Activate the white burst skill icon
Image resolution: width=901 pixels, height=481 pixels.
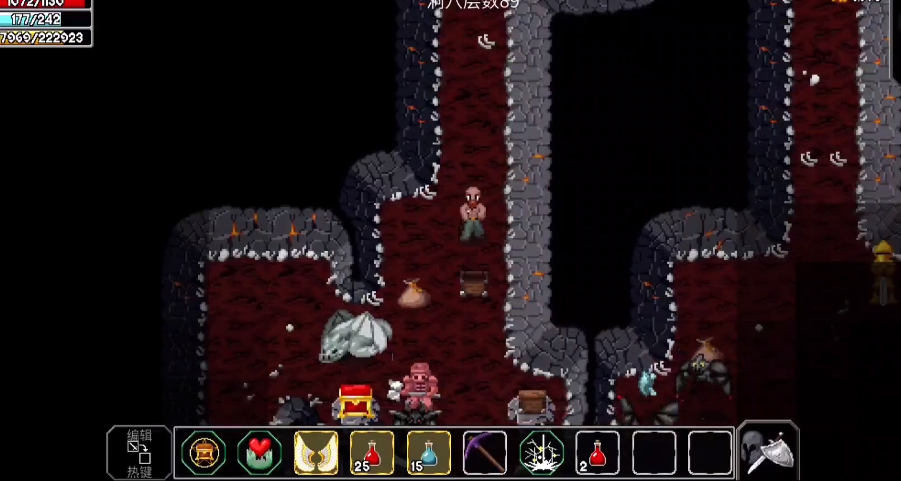click(x=542, y=453)
